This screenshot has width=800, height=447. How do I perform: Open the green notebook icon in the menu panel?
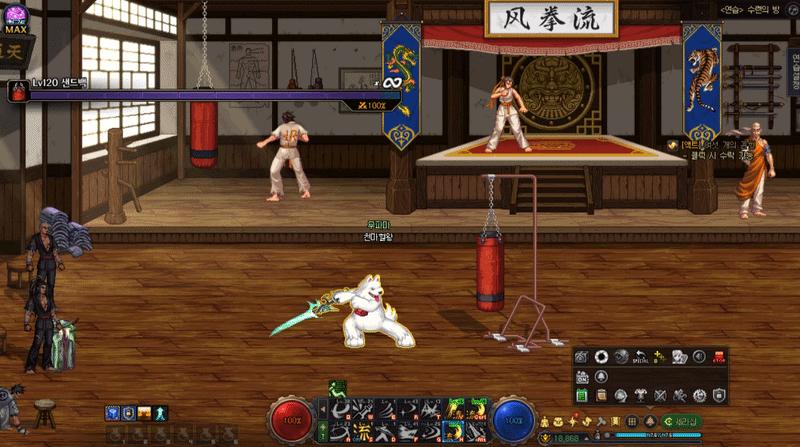click(582, 396)
